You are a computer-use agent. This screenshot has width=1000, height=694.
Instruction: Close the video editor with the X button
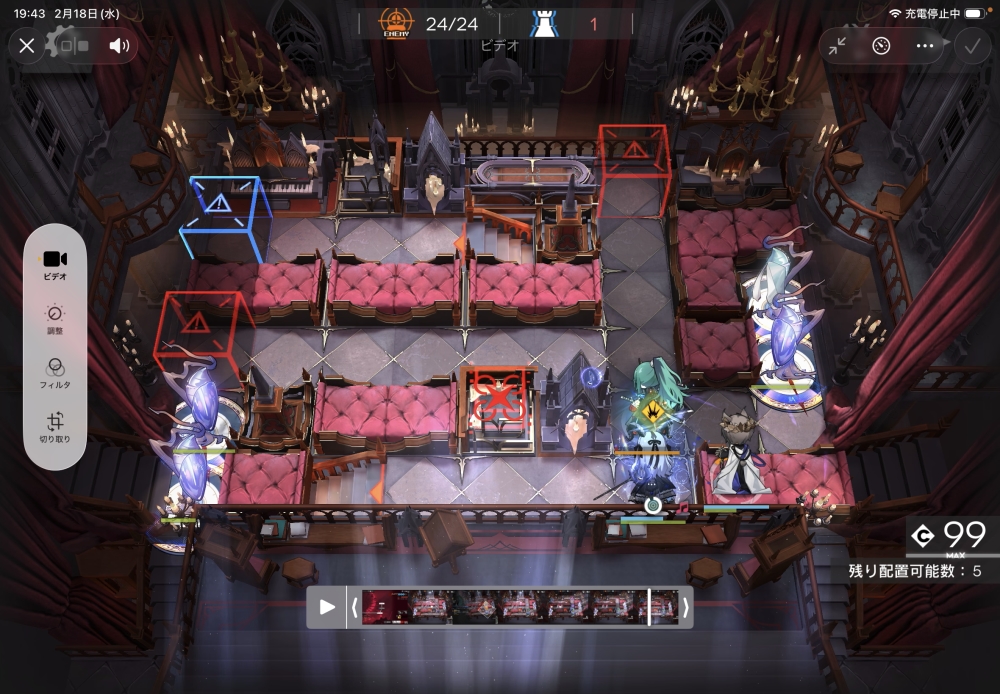[27, 45]
